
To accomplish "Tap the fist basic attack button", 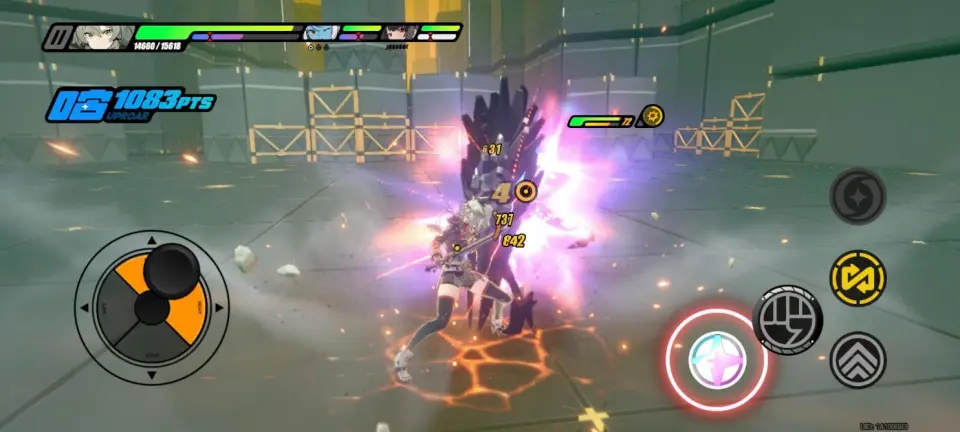I will [x=787, y=318].
